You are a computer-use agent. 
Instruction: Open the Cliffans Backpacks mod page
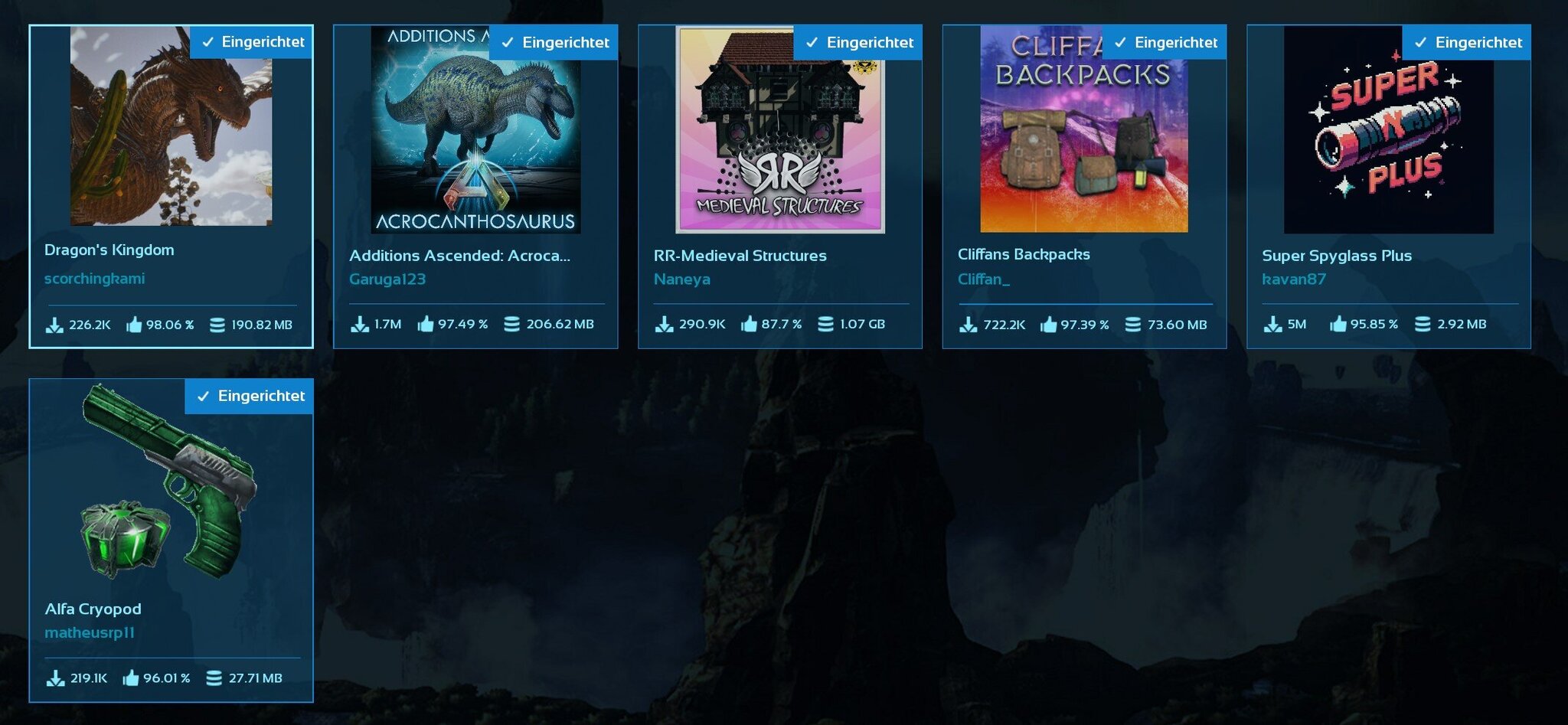coord(1023,253)
